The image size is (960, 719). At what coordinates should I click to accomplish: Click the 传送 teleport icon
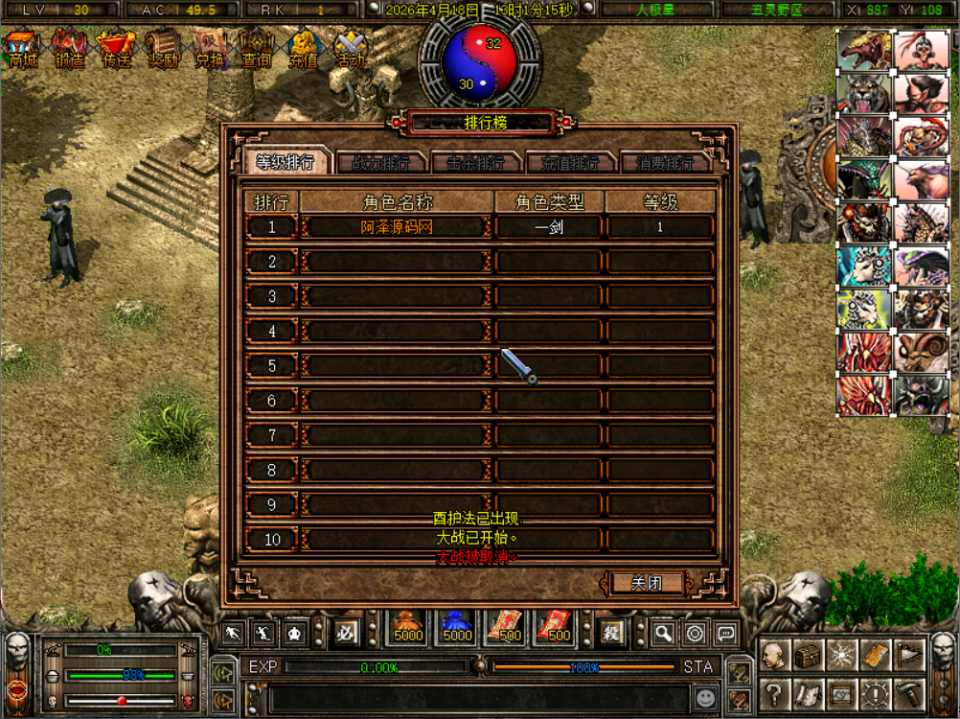[116, 49]
